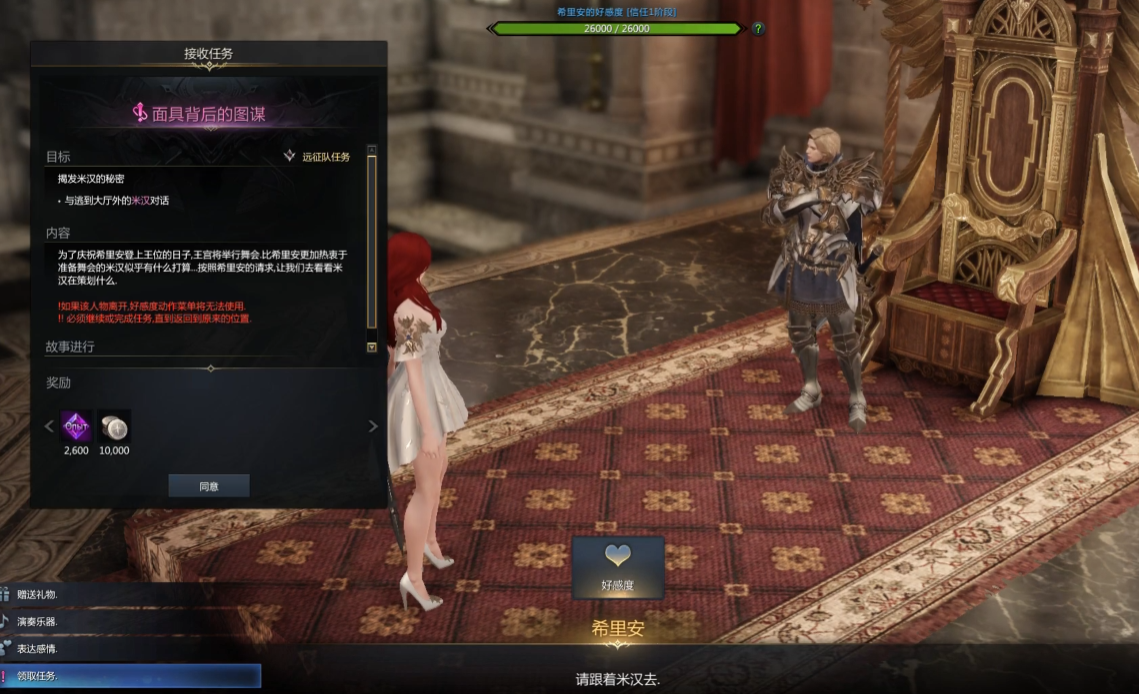Choose the 领取任务 receive quest option
This screenshot has width=1139, height=694.
point(38,676)
